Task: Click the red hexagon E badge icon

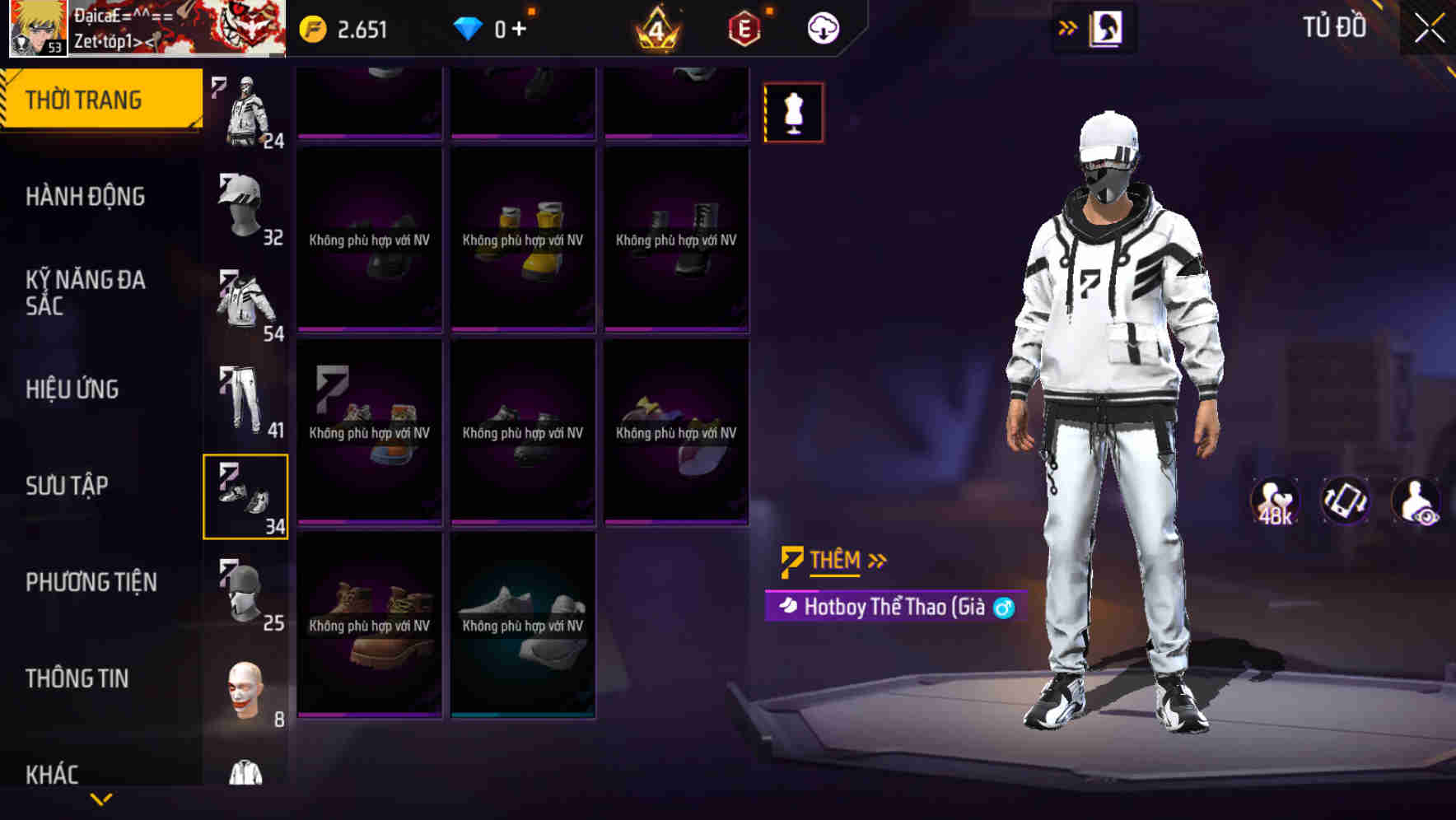Action: [745, 26]
